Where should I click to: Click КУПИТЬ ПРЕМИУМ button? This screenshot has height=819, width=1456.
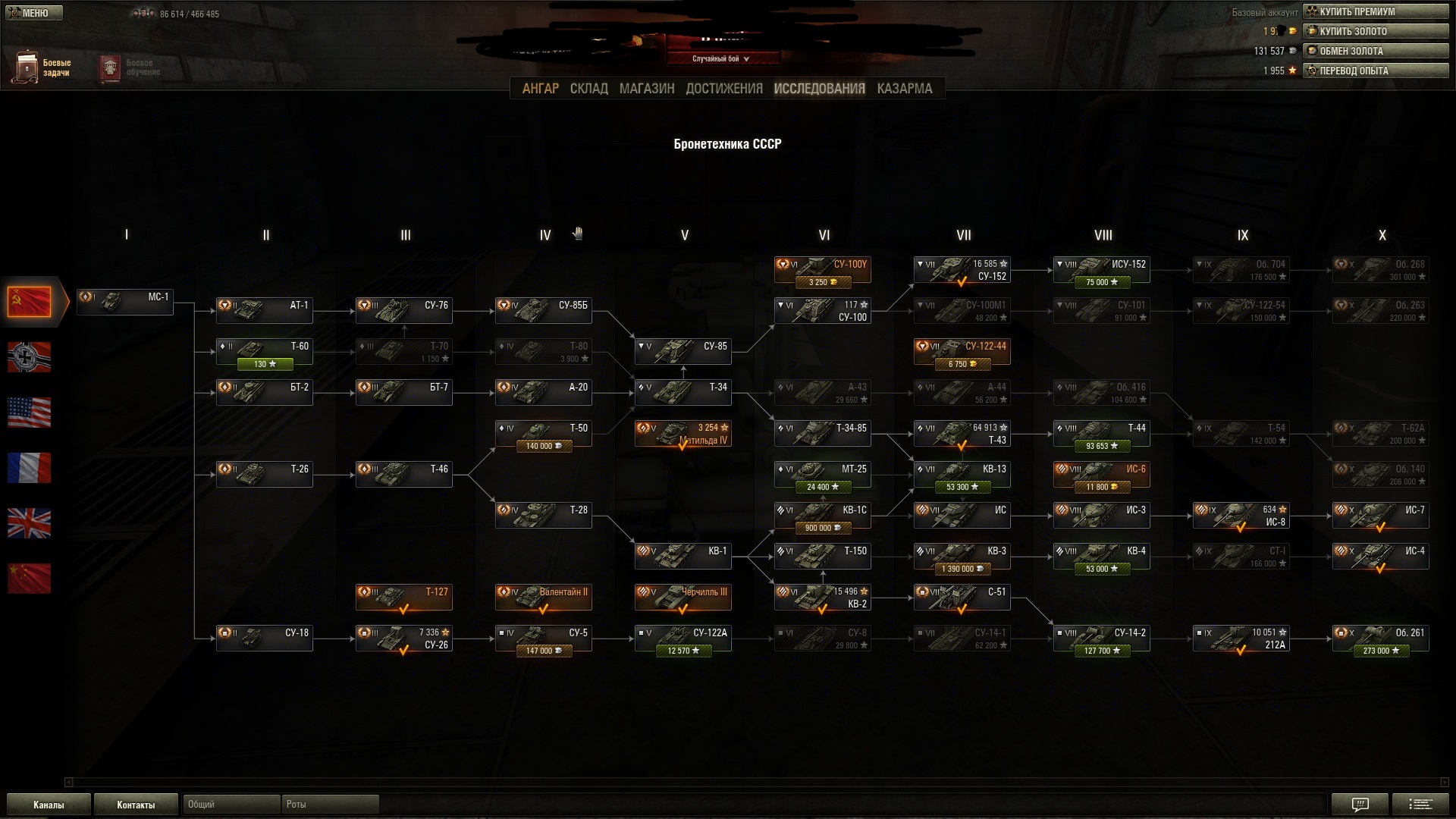pos(1375,11)
